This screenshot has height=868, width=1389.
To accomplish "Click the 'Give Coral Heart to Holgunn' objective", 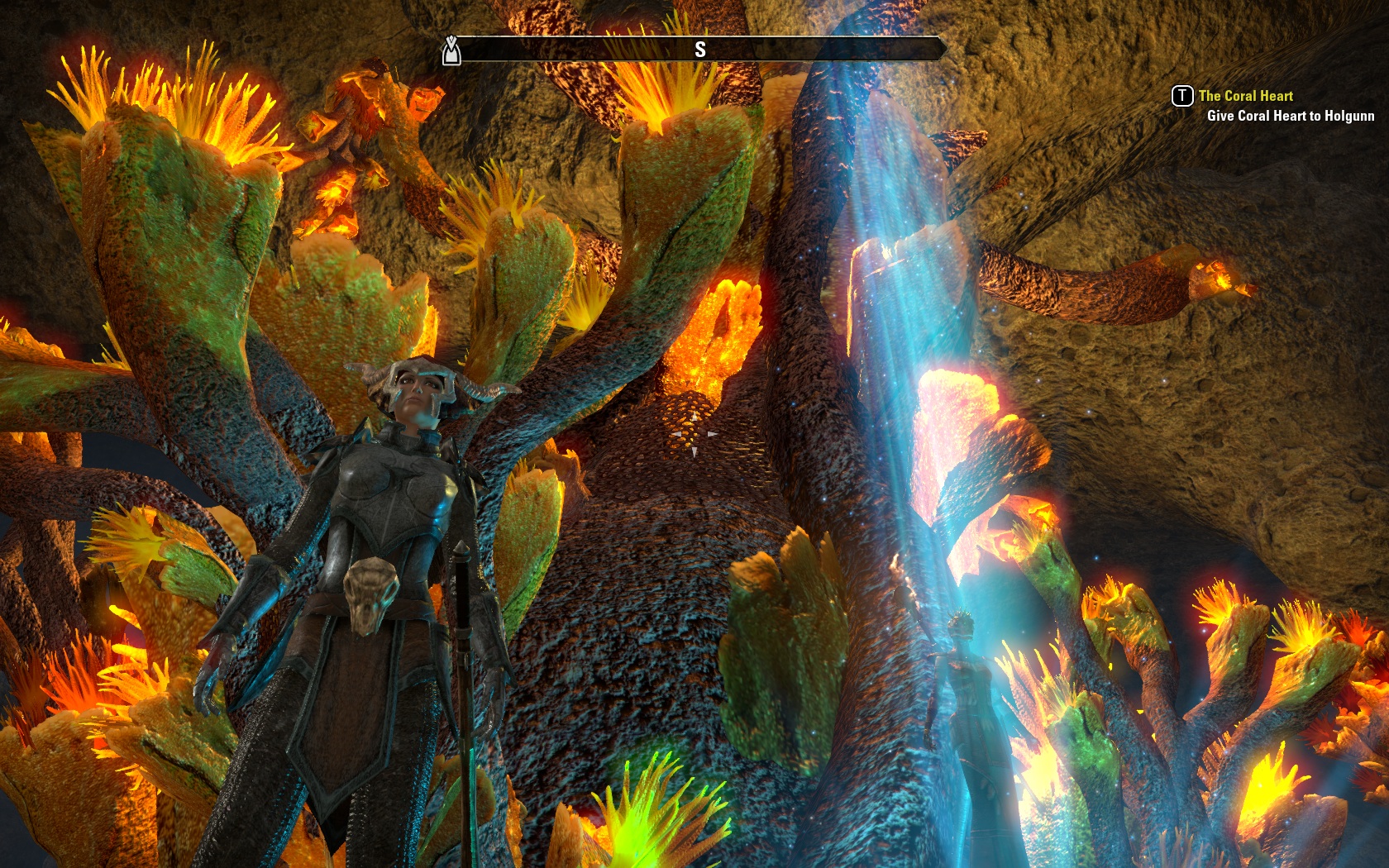I will [x=1290, y=117].
